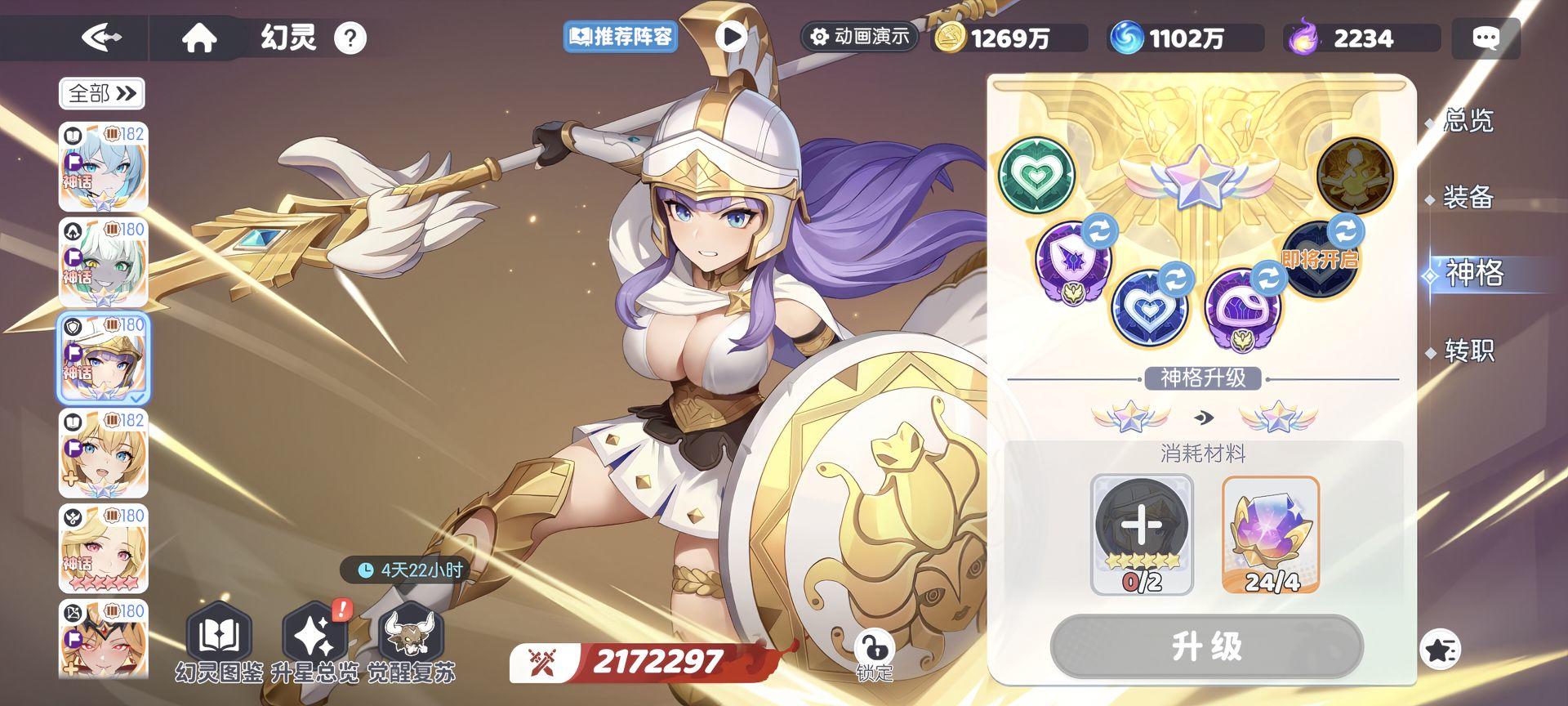Swap the blue heart seal via refresh icon

(1176, 278)
